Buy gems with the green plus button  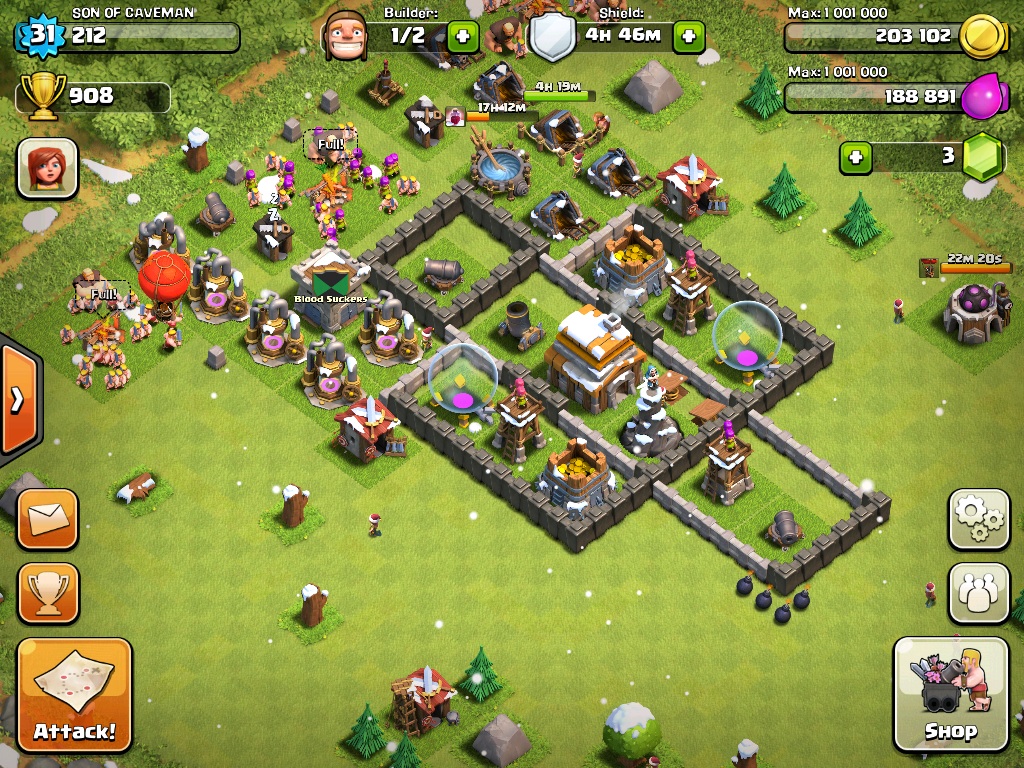pos(855,157)
